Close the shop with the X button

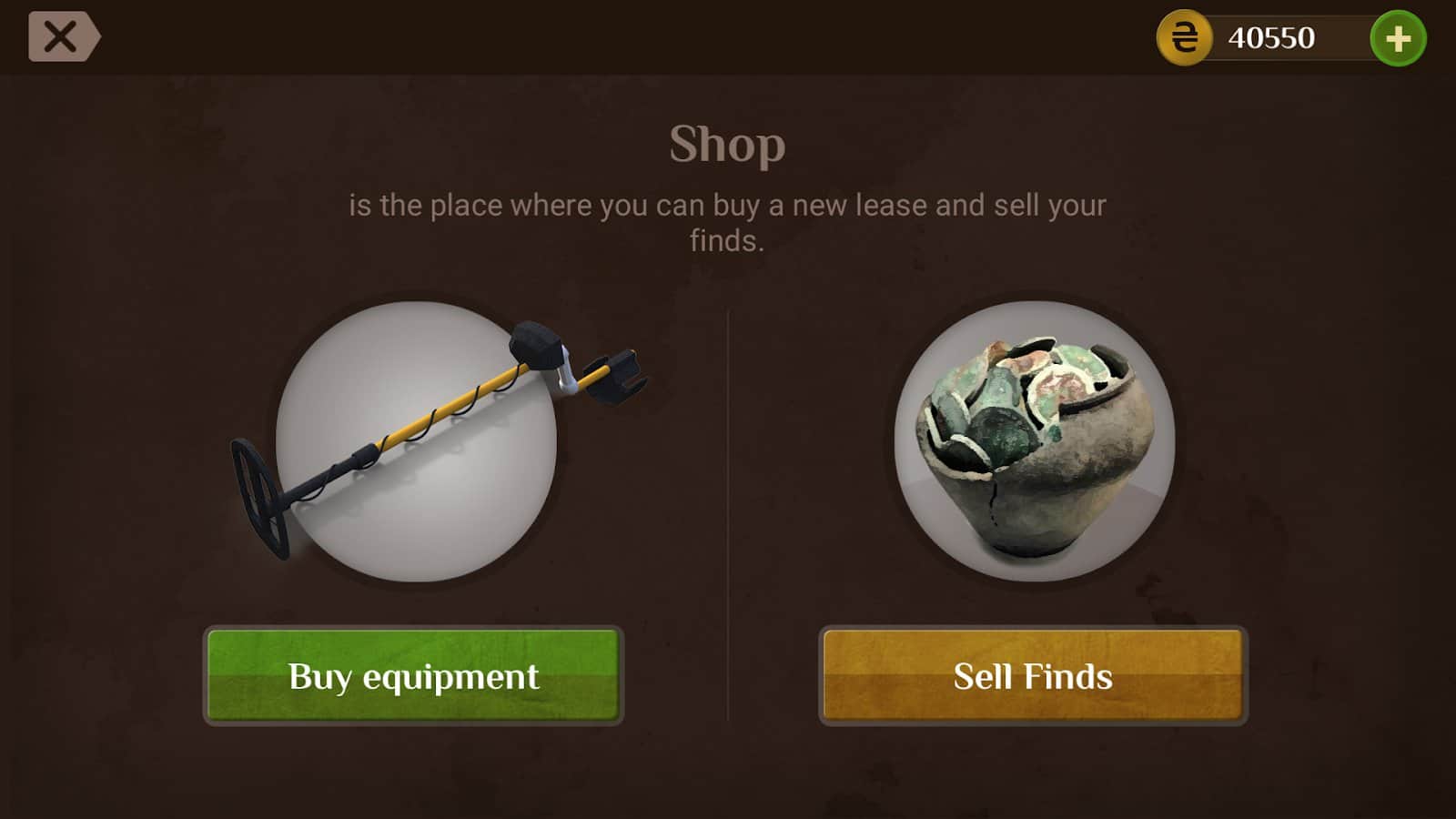pyautogui.click(x=62, y=37)
